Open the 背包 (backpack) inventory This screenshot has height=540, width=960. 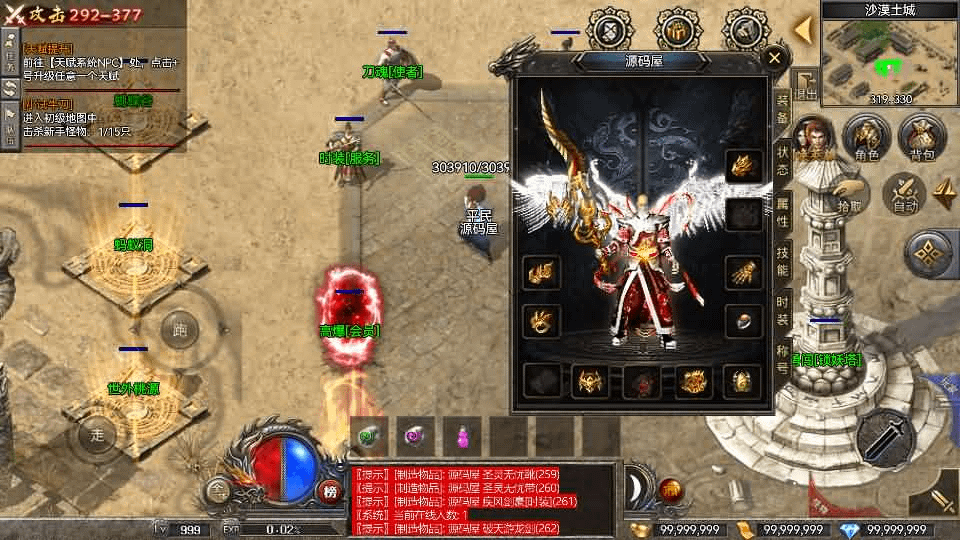click(922, 138)
